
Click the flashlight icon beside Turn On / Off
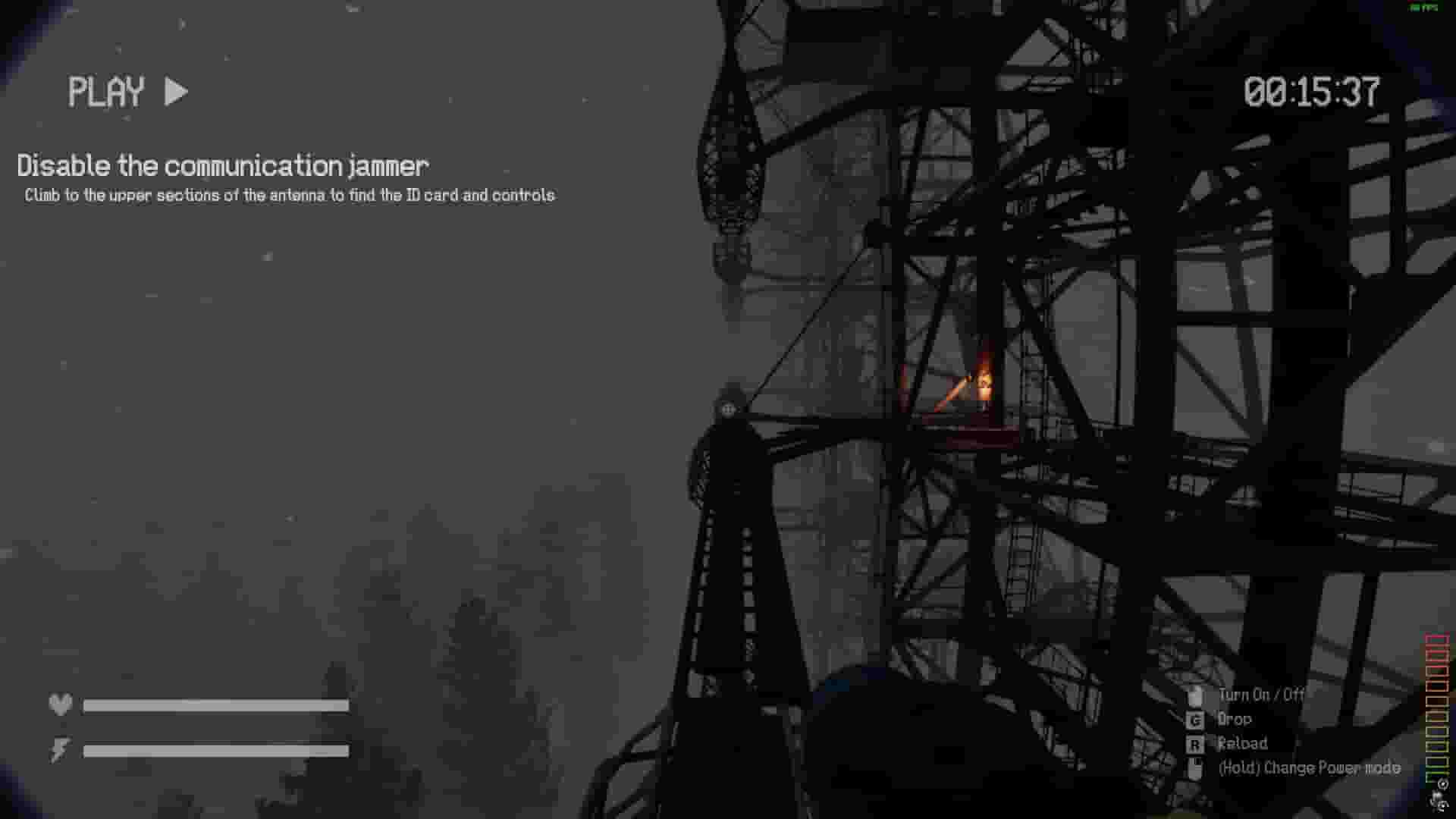click(x=1197, y=695)
